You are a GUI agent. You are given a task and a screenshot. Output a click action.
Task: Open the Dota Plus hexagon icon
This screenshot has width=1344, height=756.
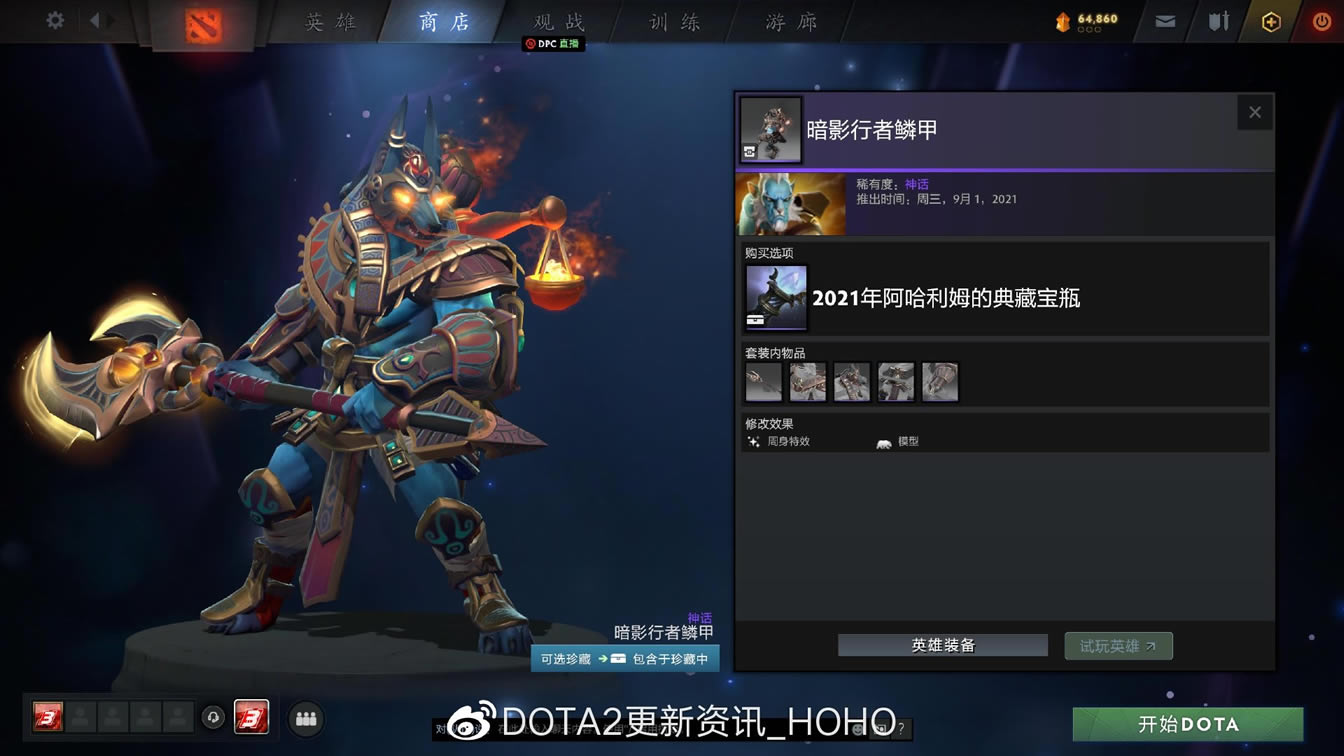point(1270,19)
